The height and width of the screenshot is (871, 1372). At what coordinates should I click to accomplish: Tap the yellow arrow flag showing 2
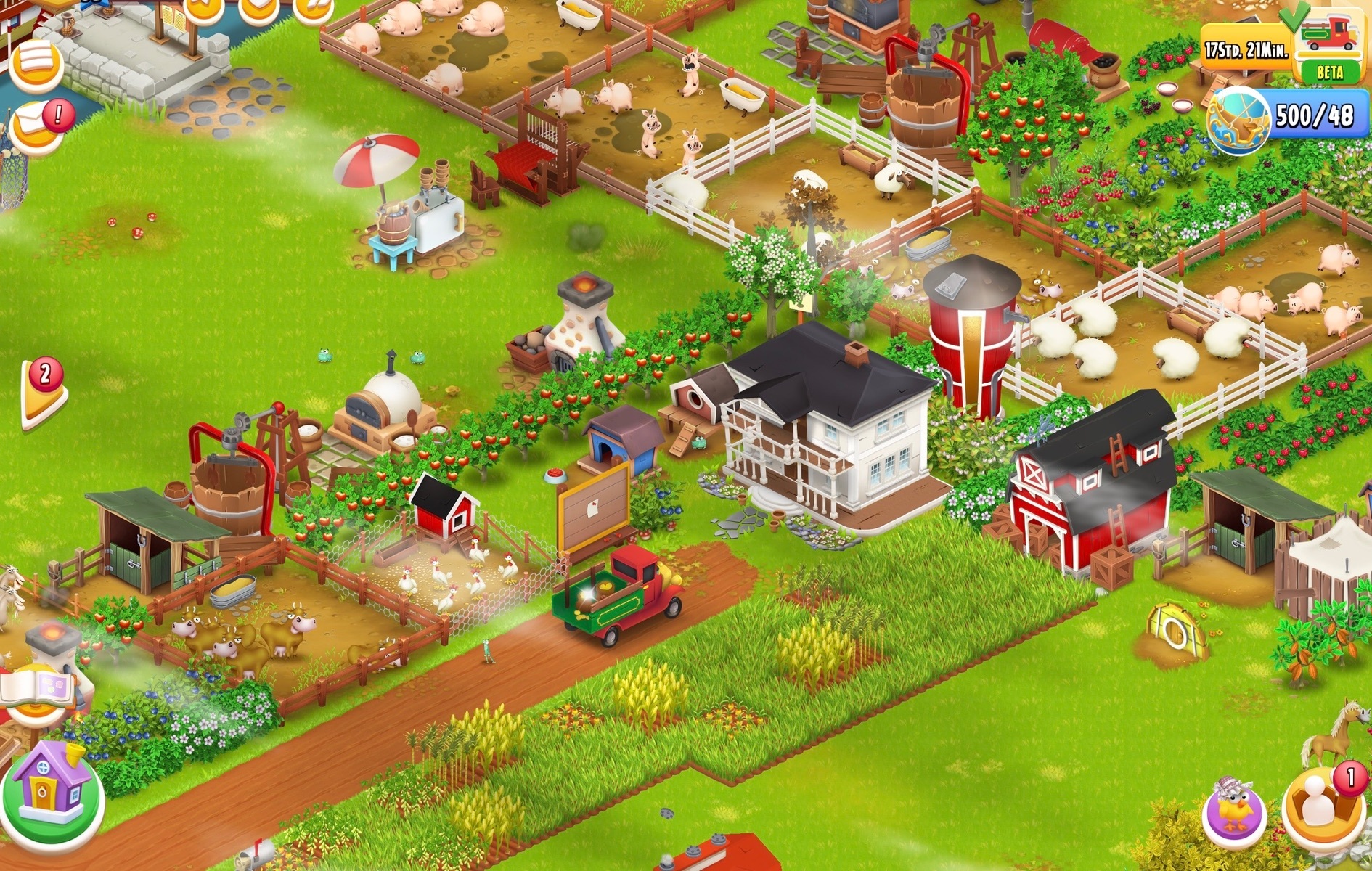[x=44, y=393]
